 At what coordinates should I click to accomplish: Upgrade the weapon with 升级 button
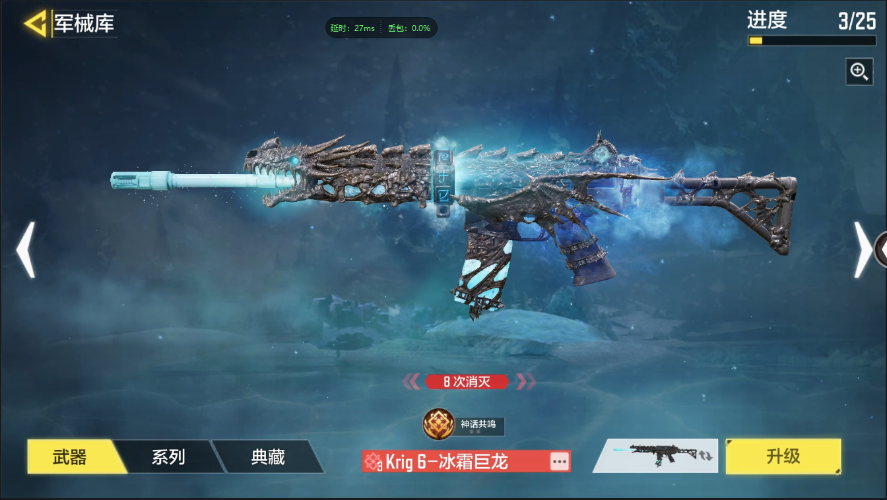coord(783,456)
